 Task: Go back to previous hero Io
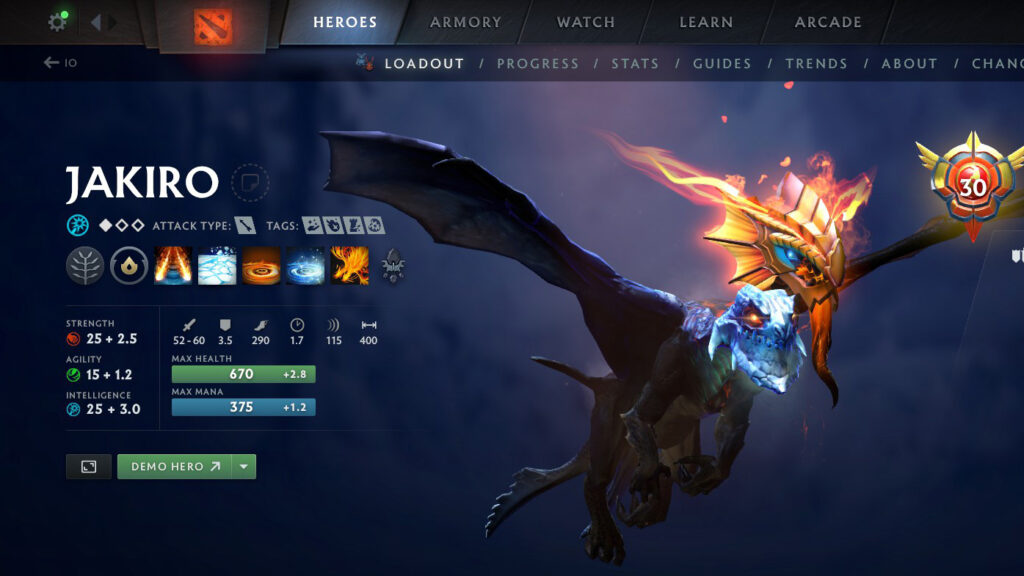click(x=60, y=63)
